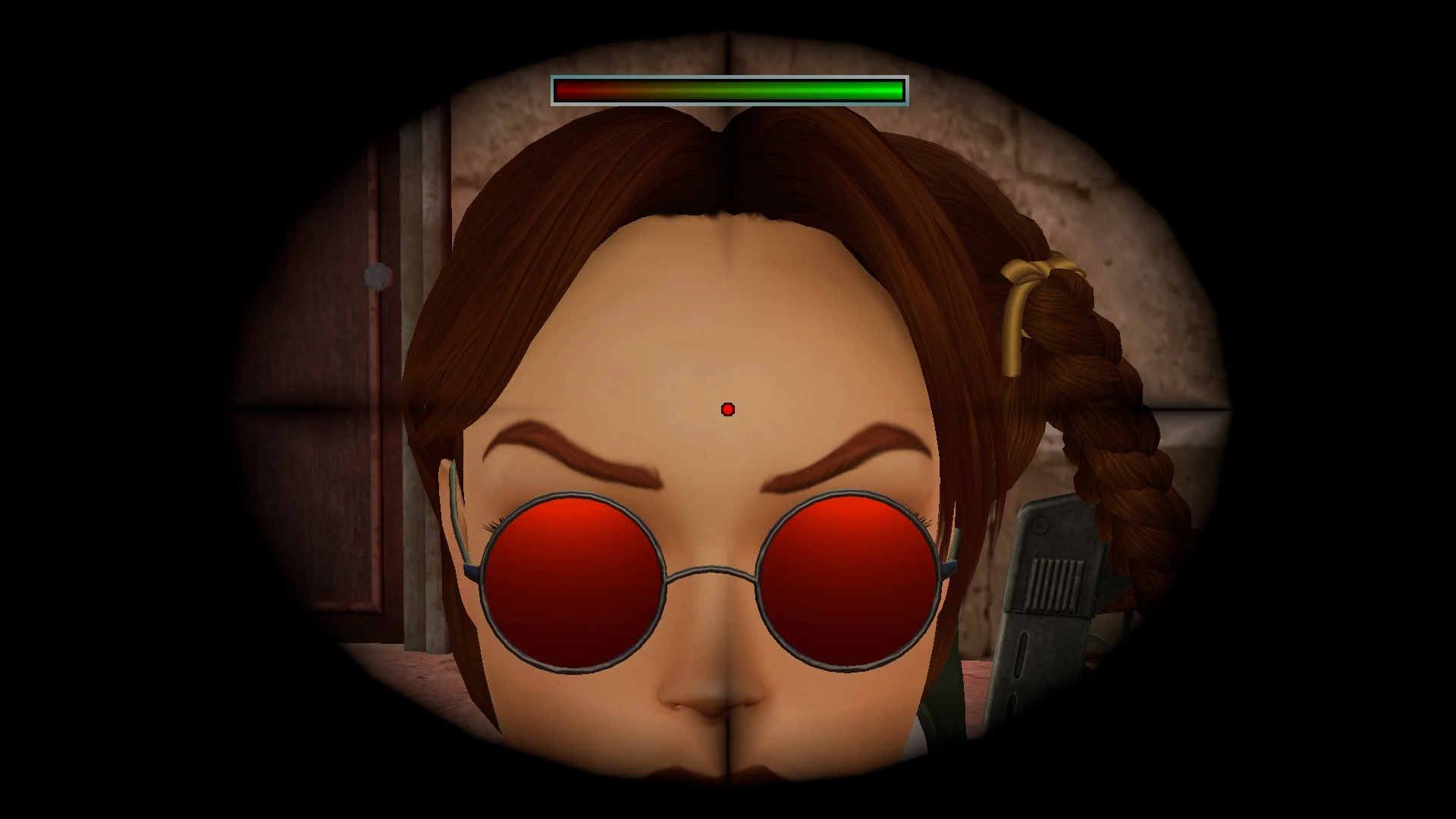Screen dimensions: 1456x819
Task: Click Lara's nose at the crosshair
Action: (x=728, y=705)
